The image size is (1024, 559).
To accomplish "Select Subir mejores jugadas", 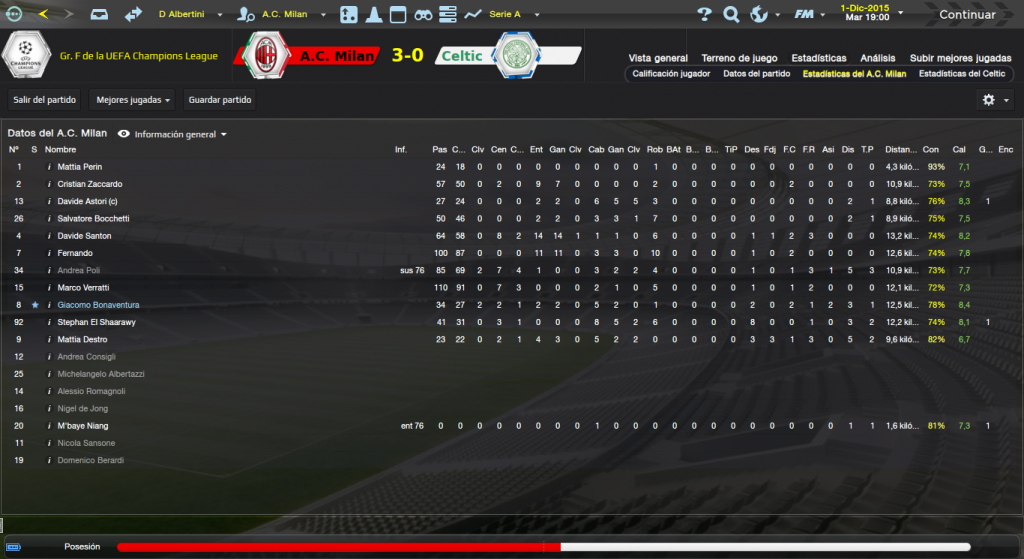I will coord(960,58).
